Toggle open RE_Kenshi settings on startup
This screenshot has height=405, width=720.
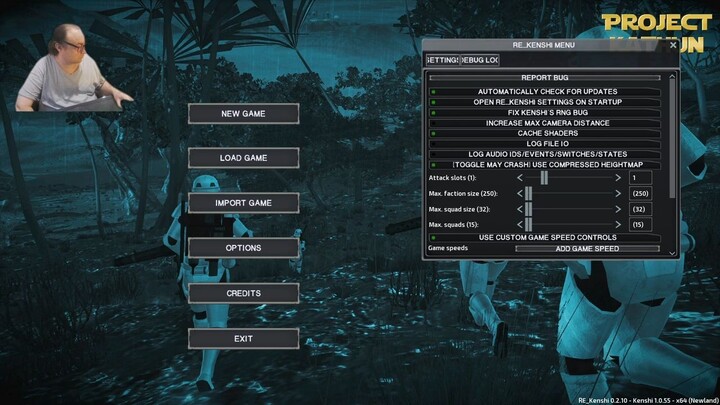(546, 102)
